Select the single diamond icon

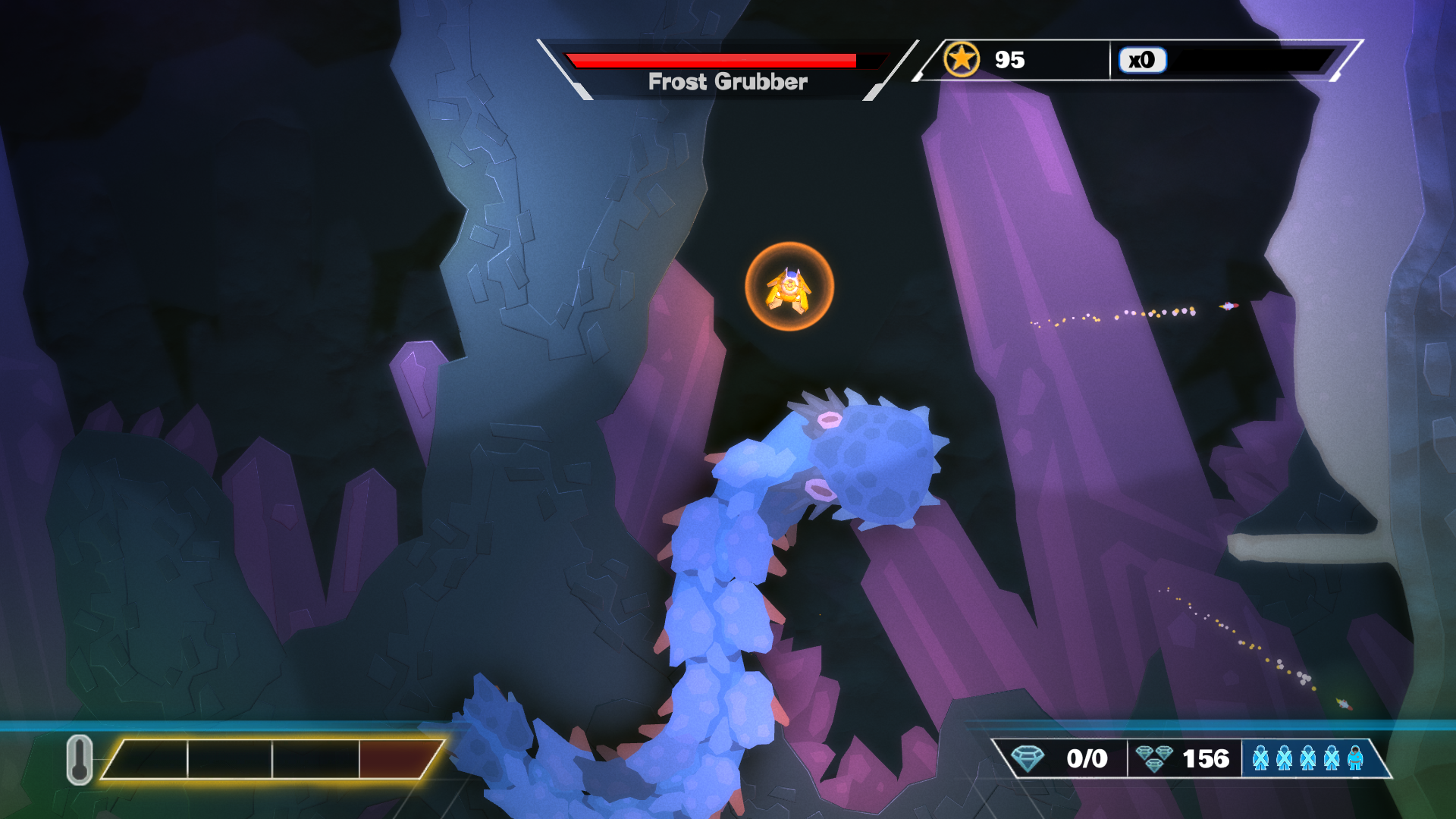coord(1028,758)
